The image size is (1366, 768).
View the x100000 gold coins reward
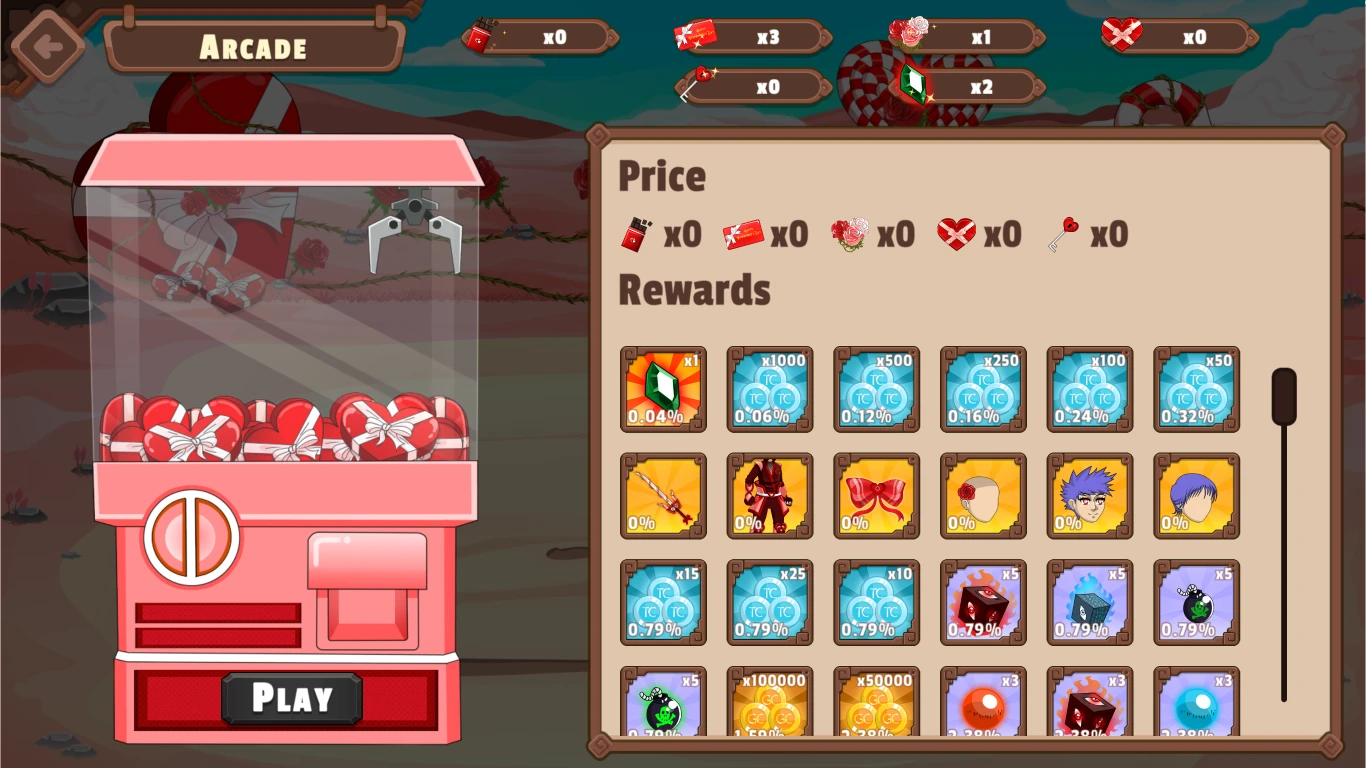(770, 702)
